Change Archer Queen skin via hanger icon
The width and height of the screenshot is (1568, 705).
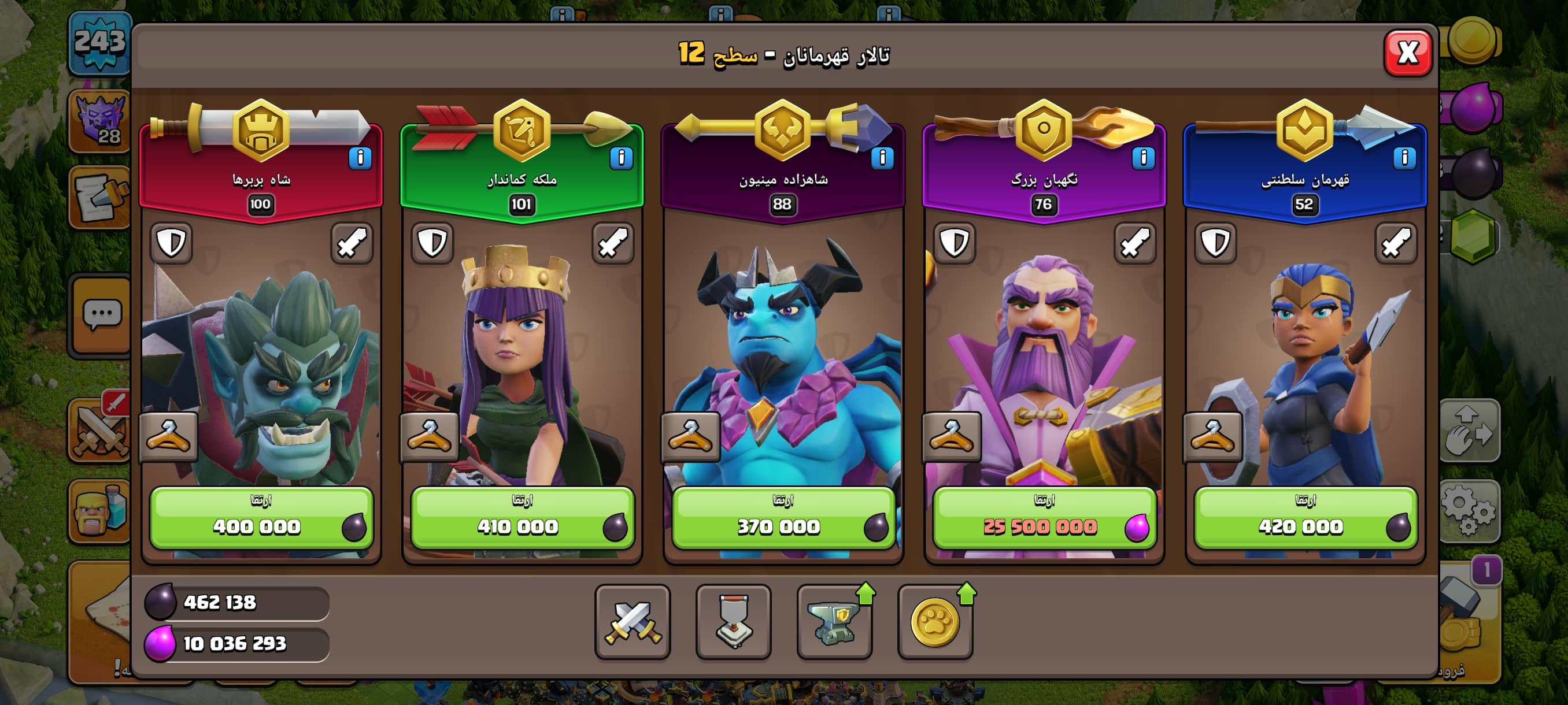point(429,436)
